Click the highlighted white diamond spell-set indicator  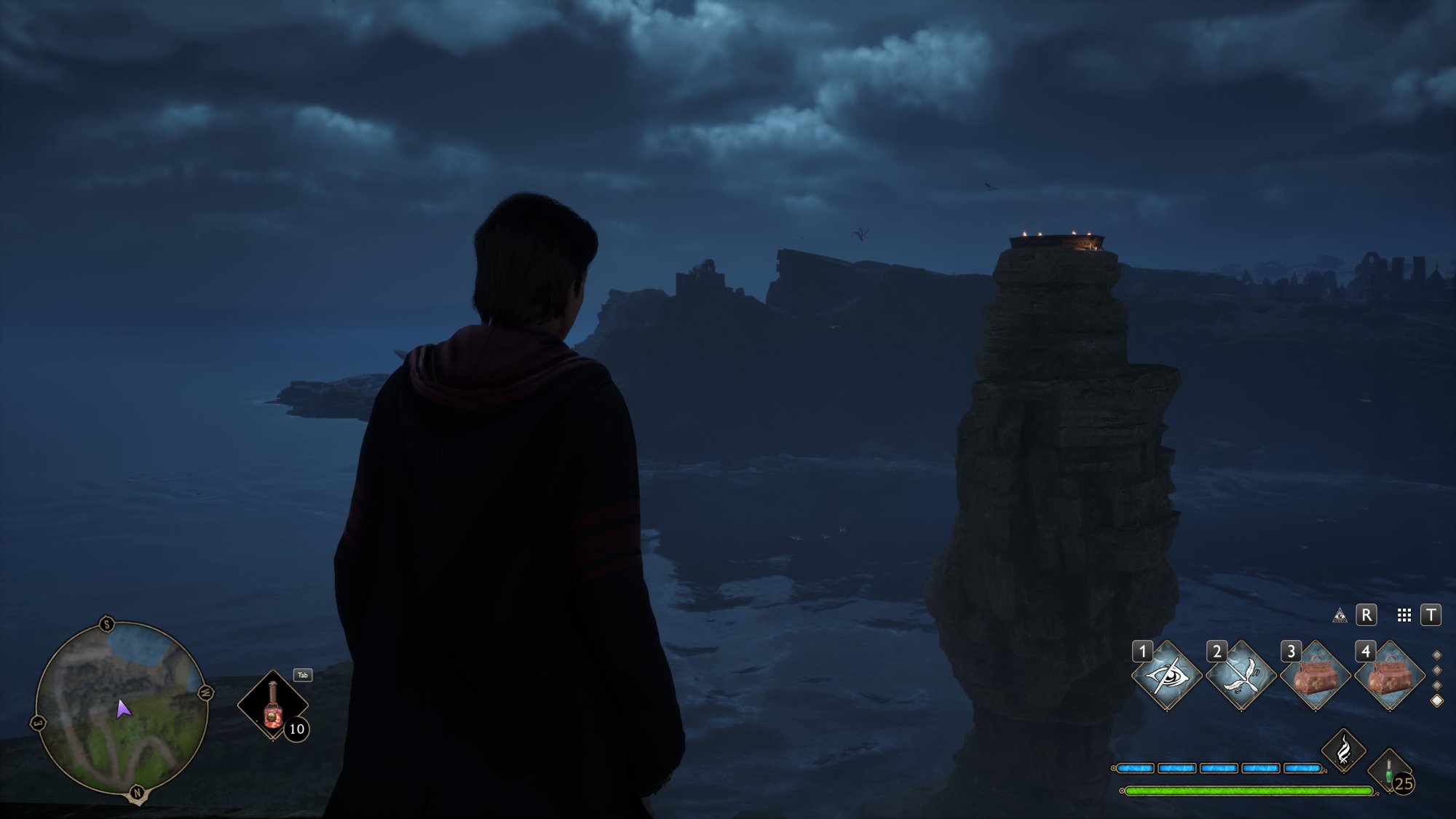1437,700
